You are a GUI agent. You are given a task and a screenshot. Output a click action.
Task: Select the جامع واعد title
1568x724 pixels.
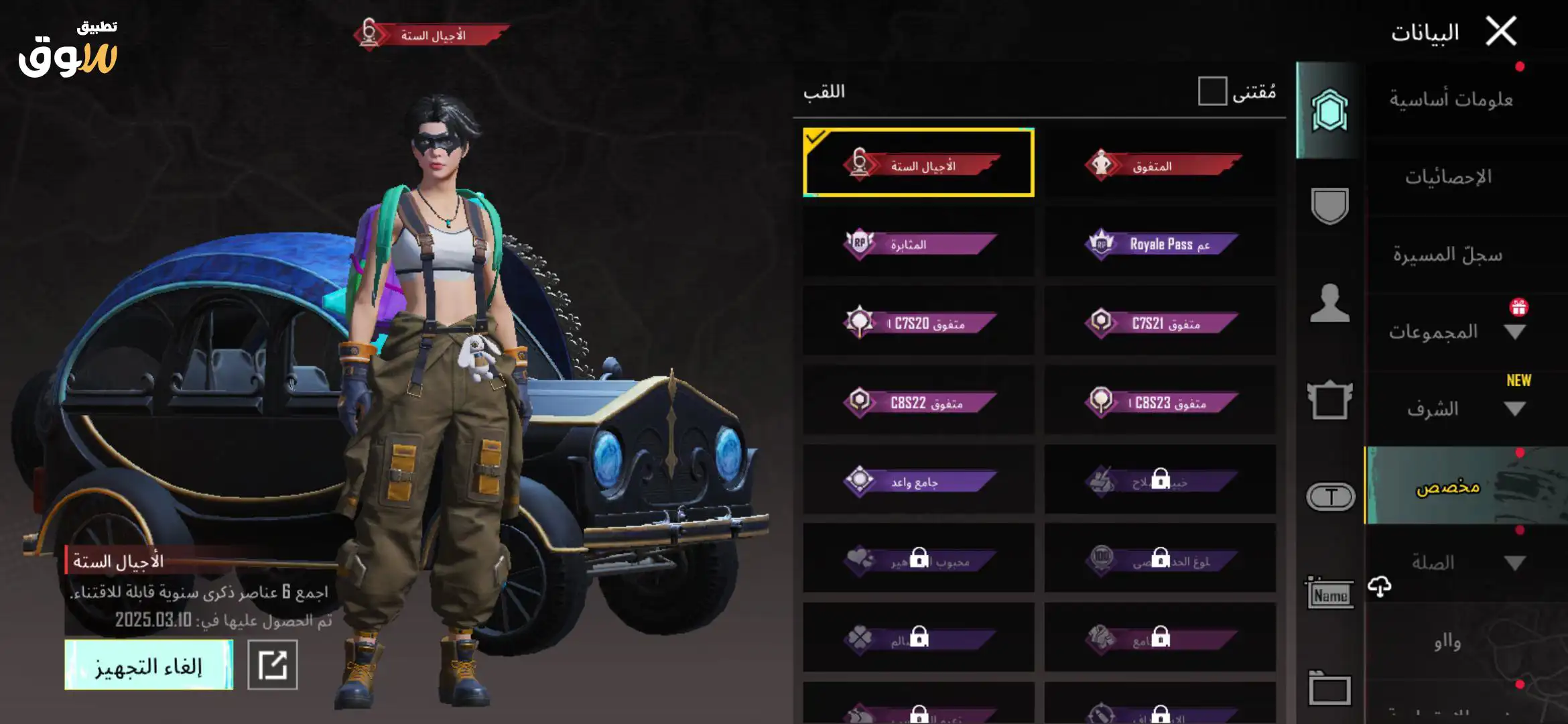[919, 481]
